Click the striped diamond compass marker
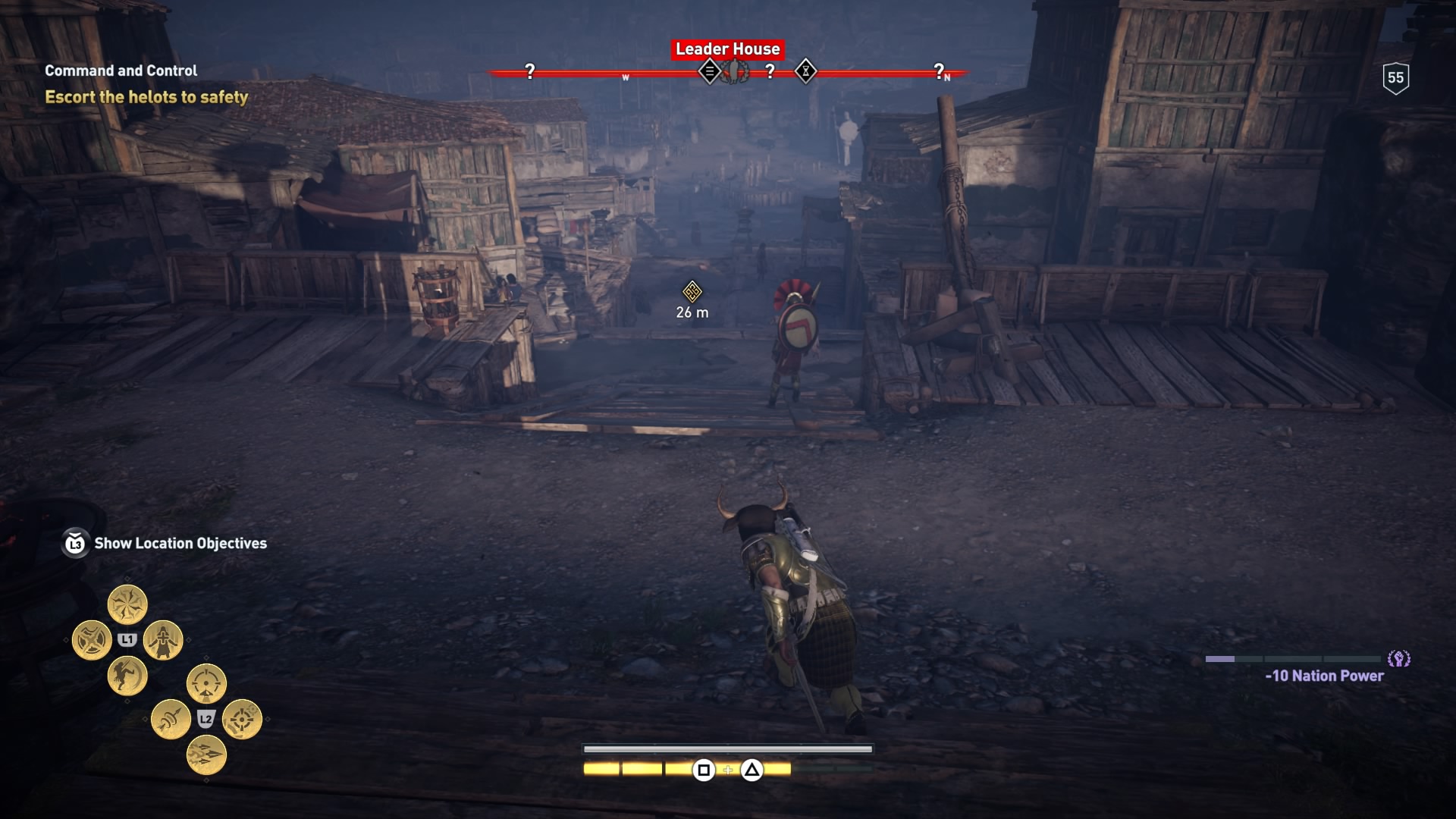 point(711,72)
